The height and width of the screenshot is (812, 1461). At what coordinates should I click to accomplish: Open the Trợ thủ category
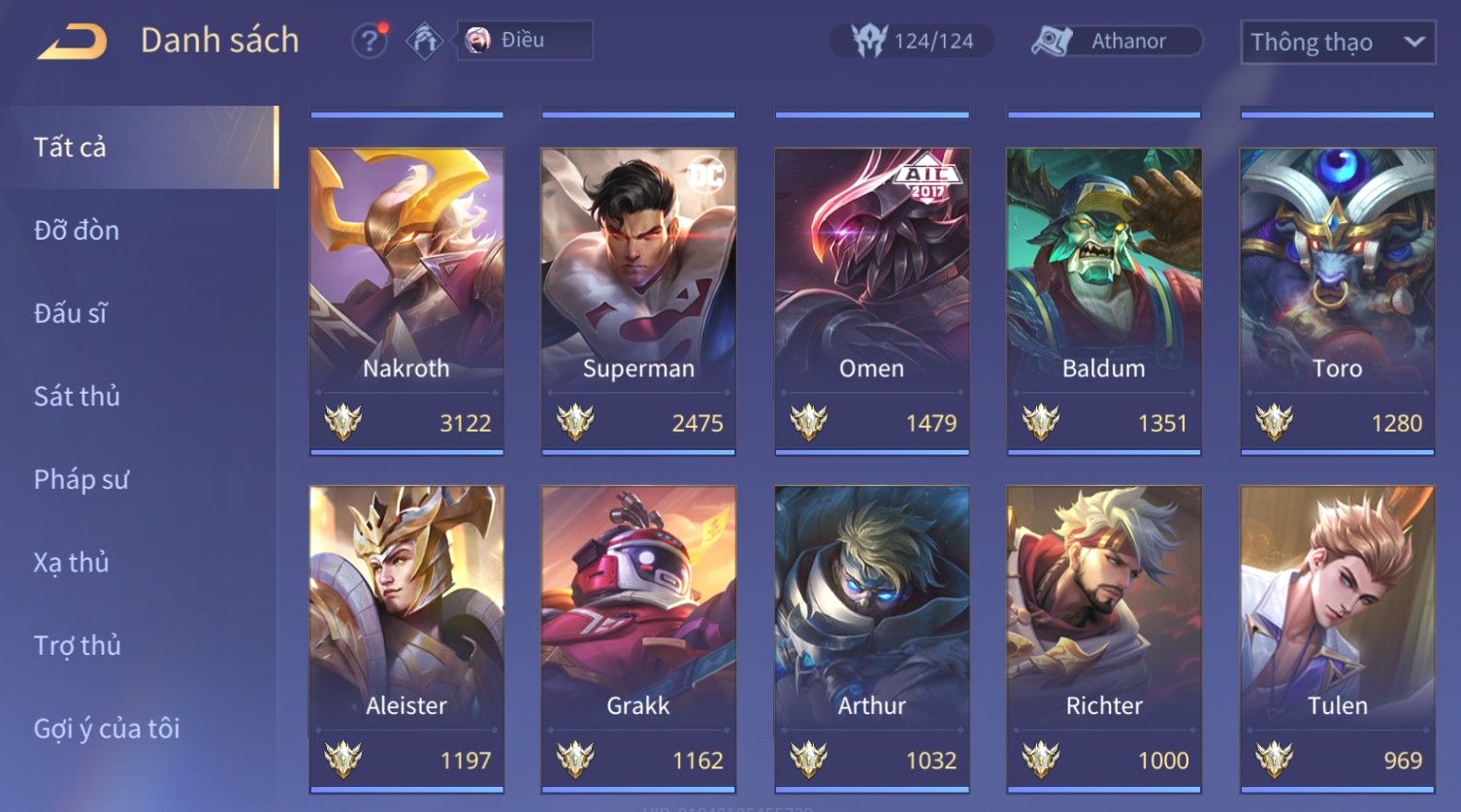(x=77, y=645)
